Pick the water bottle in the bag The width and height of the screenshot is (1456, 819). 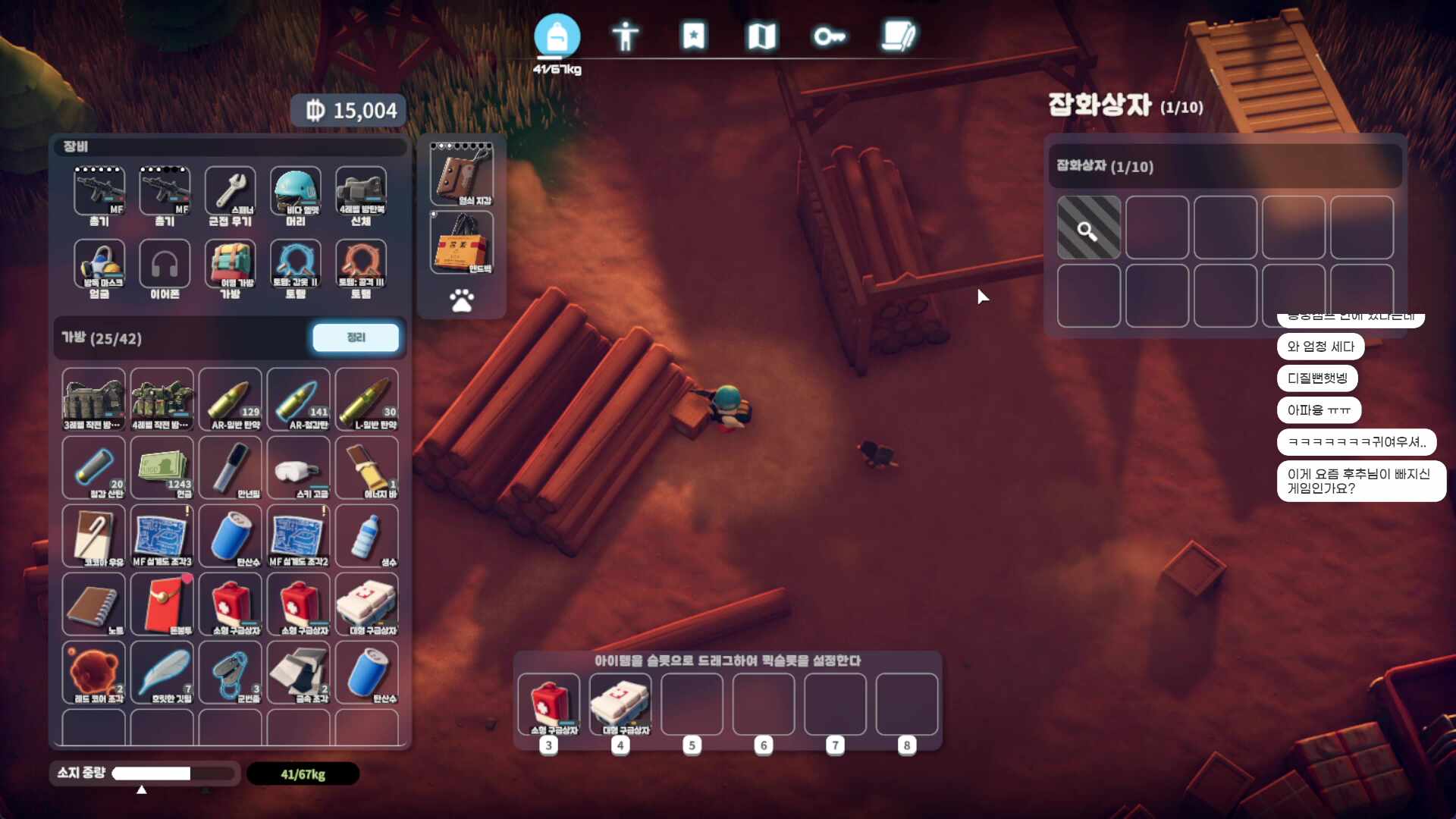point(367,536)
